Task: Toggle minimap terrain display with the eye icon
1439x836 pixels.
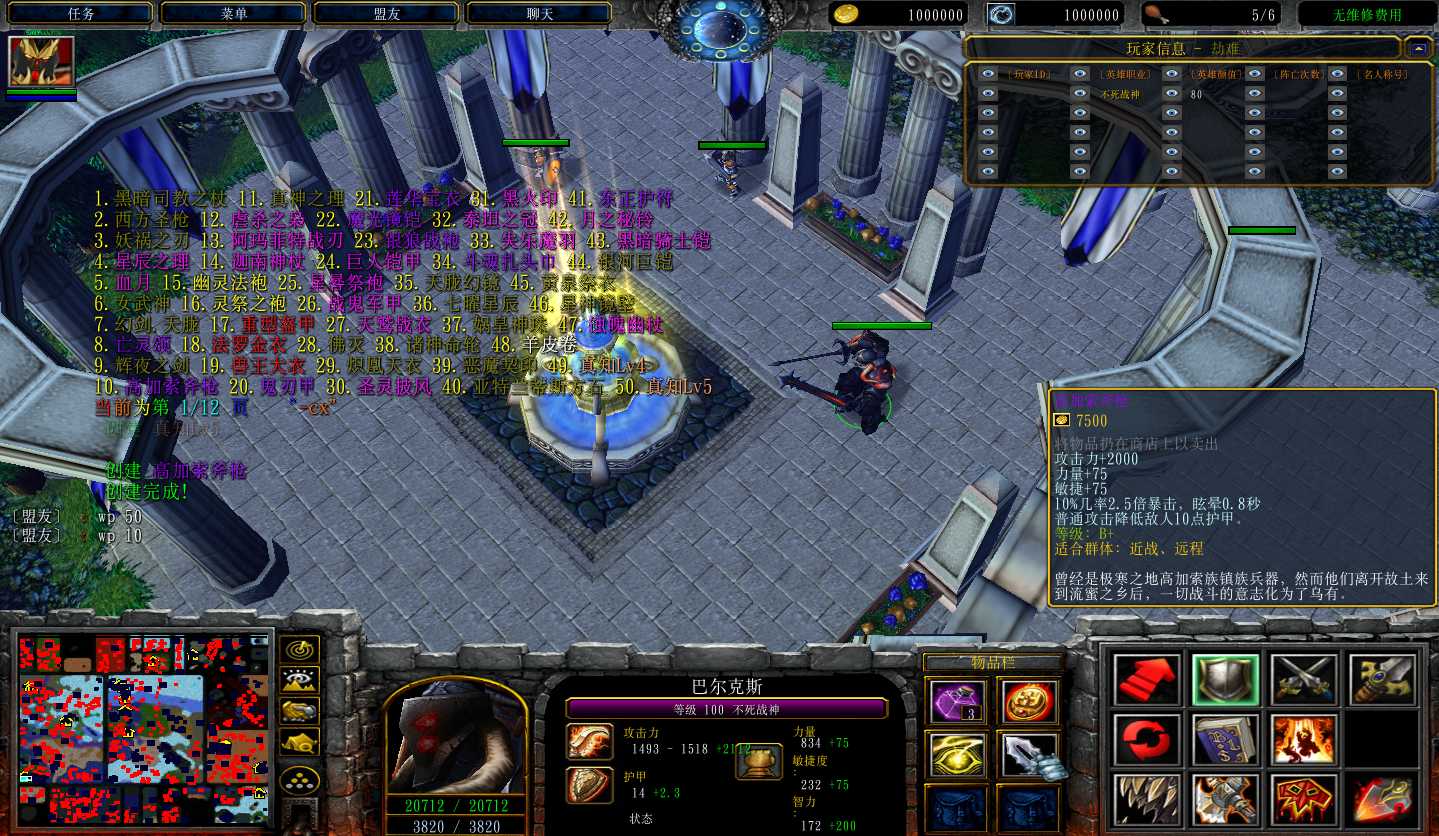Action: pyautogui.click(x=300, y=681)
